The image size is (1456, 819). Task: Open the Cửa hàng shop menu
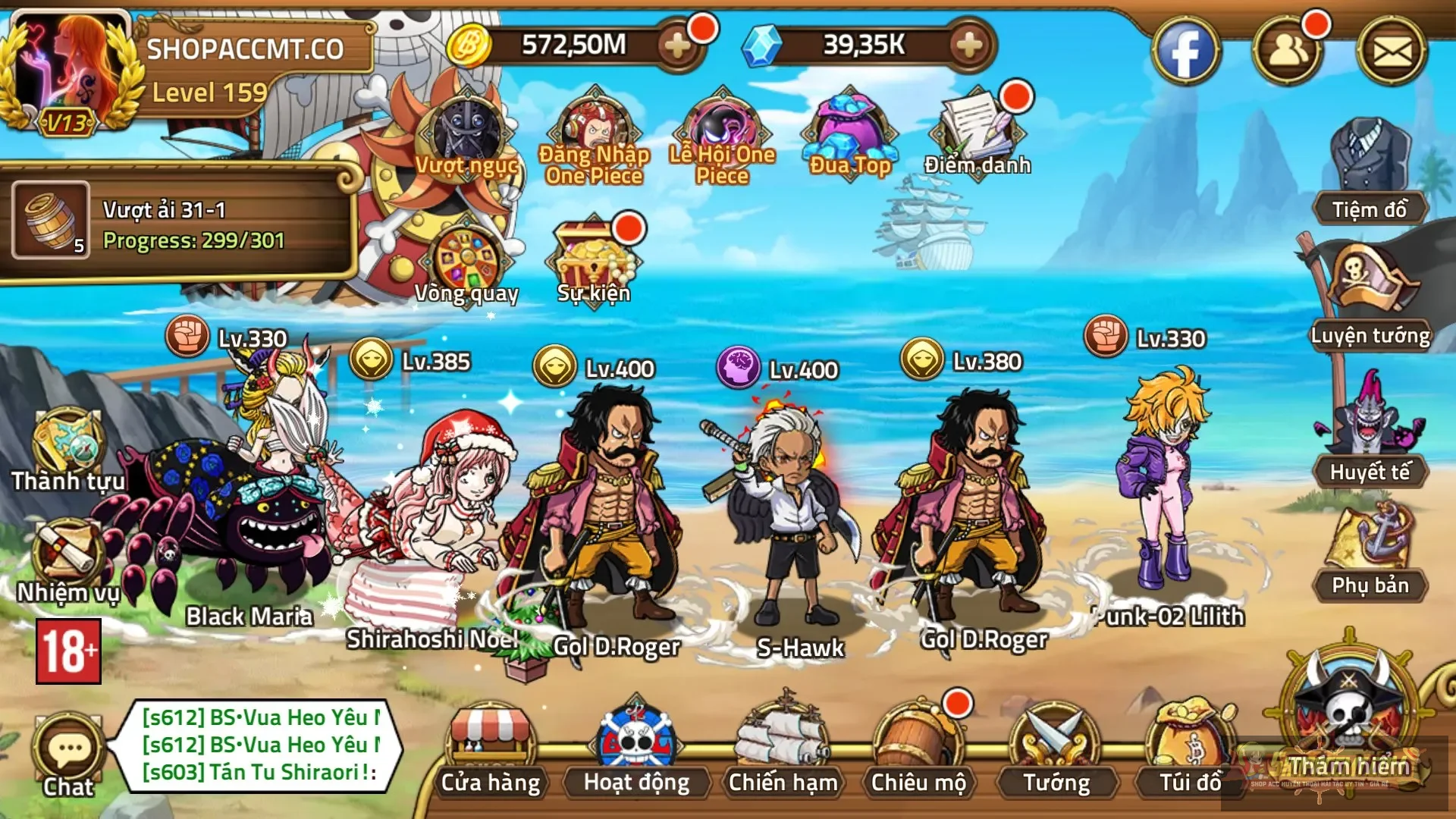pos(491,751)
